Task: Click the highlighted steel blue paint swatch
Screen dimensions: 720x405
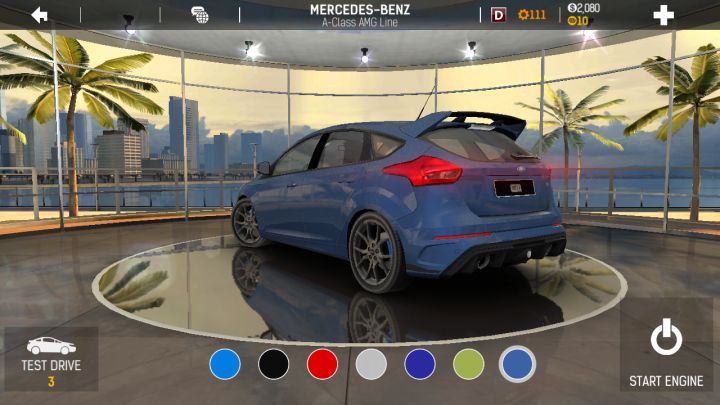Action: pyautogui.click(x=517, y=364)
